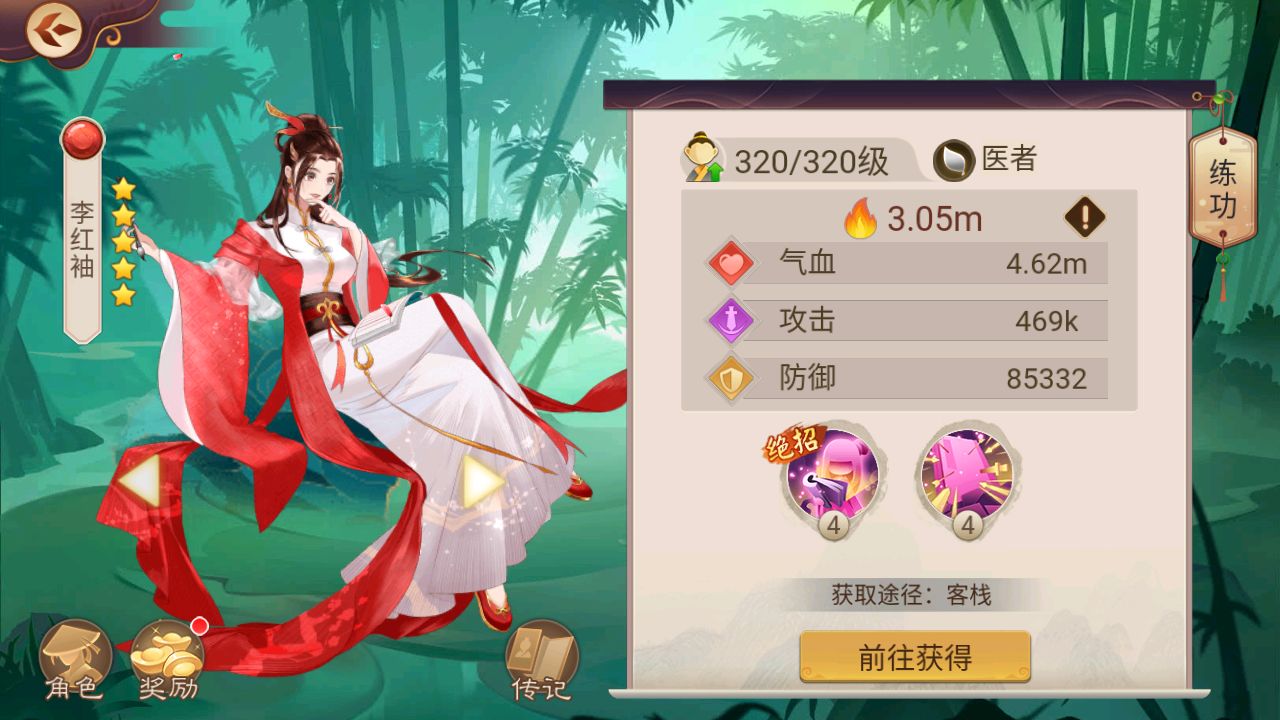Tap the back arrow in the top-left corner
The height and width of the screenshot is (720, 1280).
coord(55,30)
